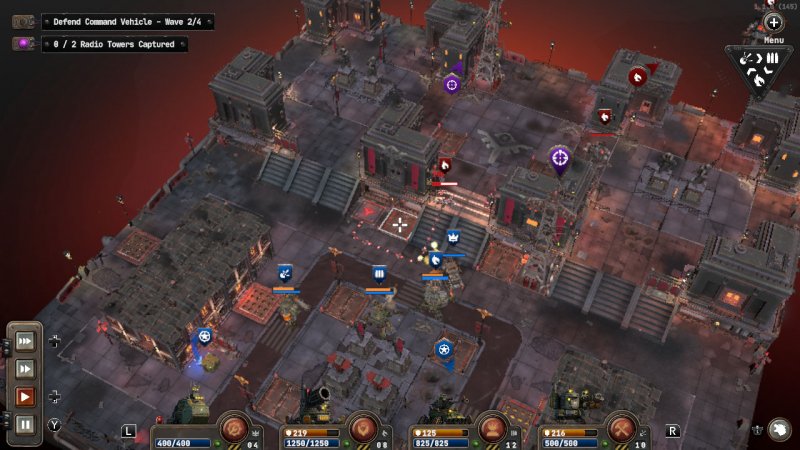Select the 500/500 unit with crossed hammers
The image size is (800, 450).
pos(621,429)
